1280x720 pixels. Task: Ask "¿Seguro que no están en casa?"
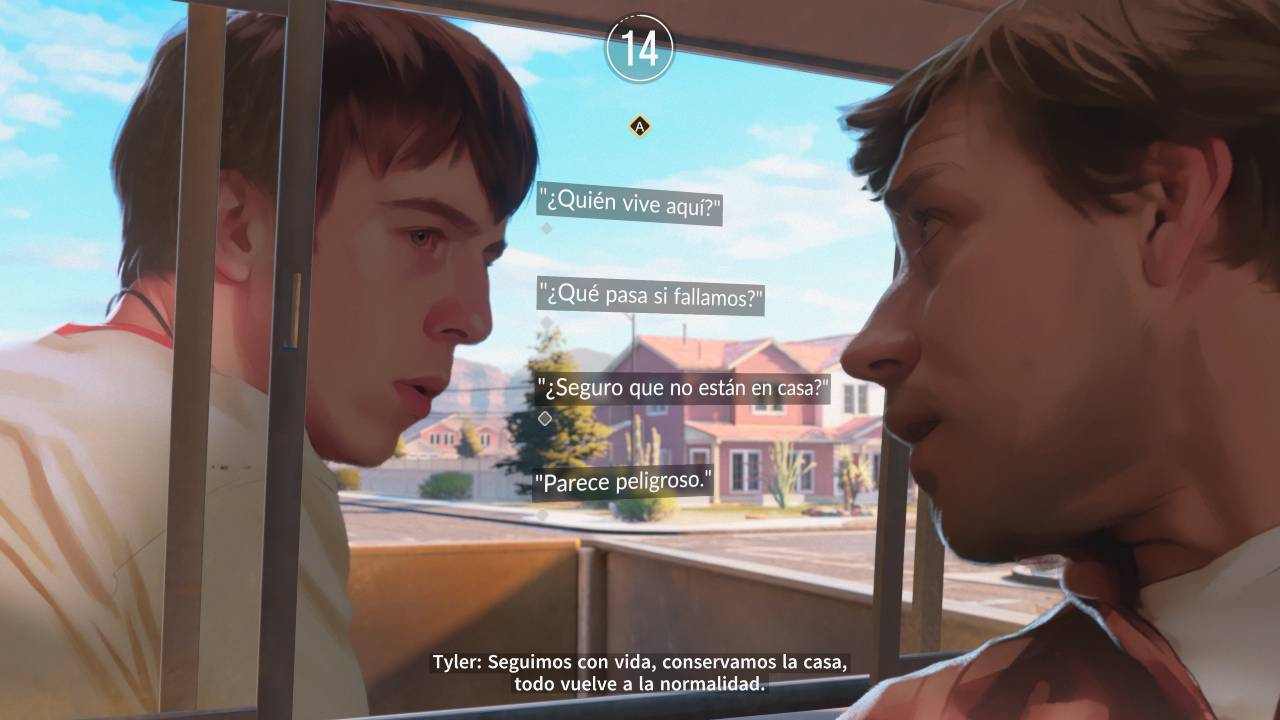[x=683, y=388]
